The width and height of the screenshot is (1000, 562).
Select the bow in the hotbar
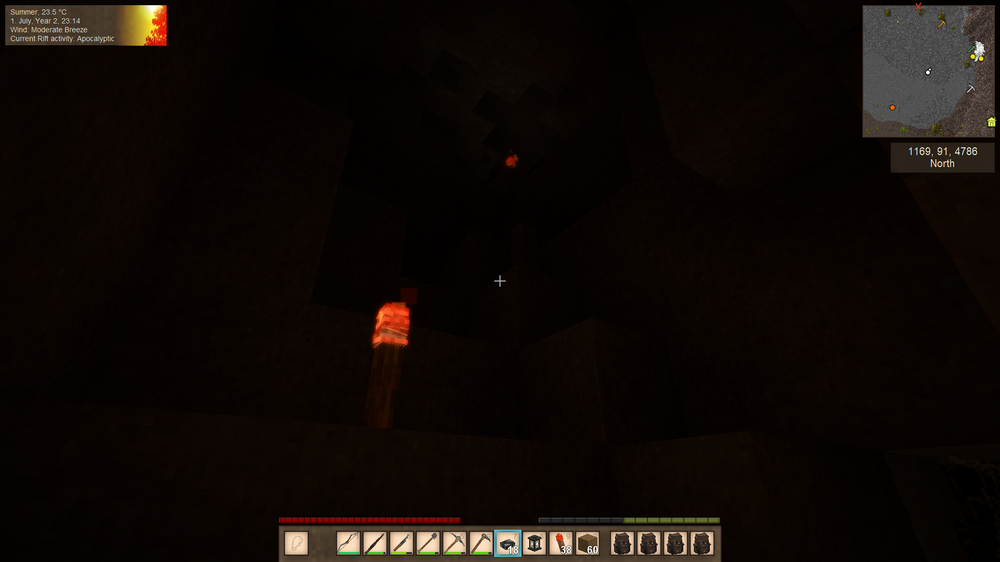tap(348, 543)
